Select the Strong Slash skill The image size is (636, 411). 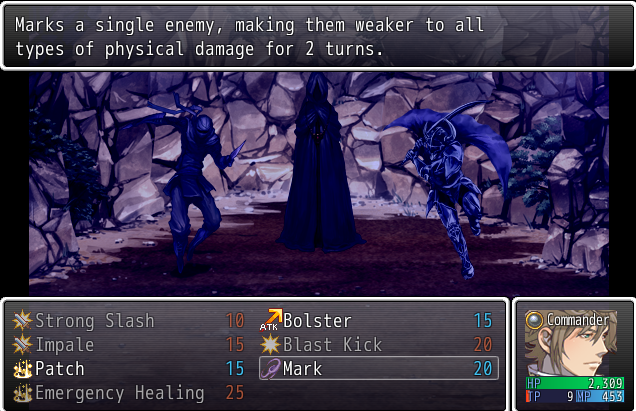pyautogui.click(x=95, y=321)
